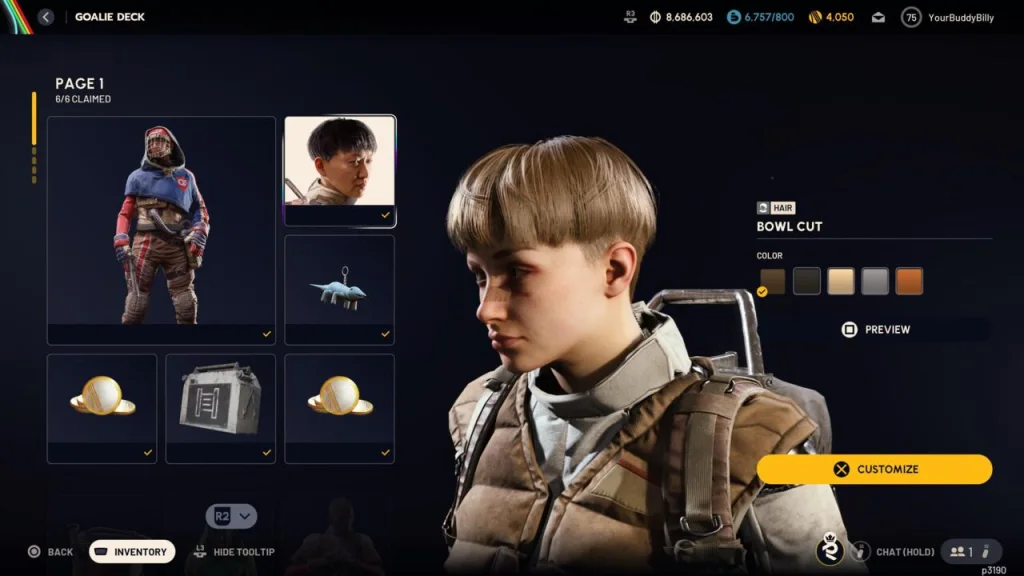Select the Bowl Cut hair reward tile

coord(340,170)
